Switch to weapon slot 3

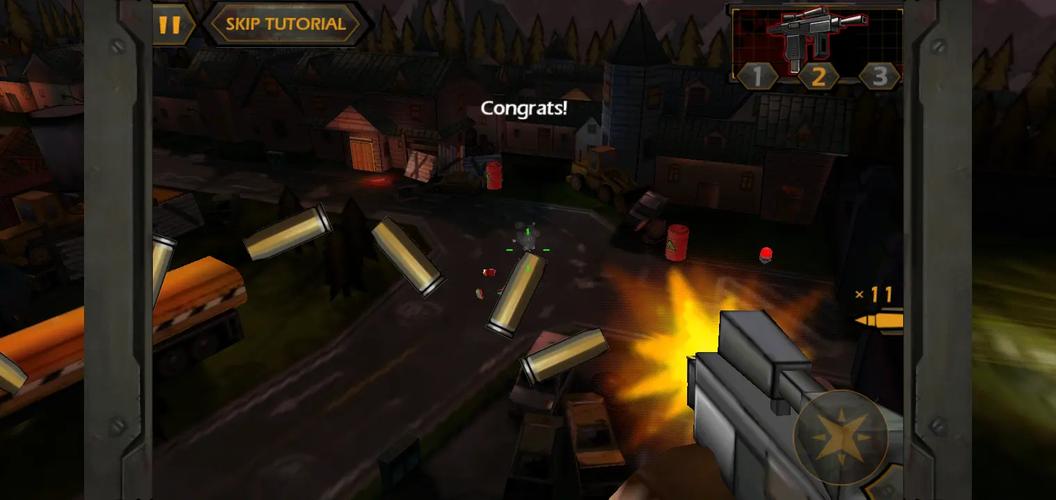pos(879,76)
